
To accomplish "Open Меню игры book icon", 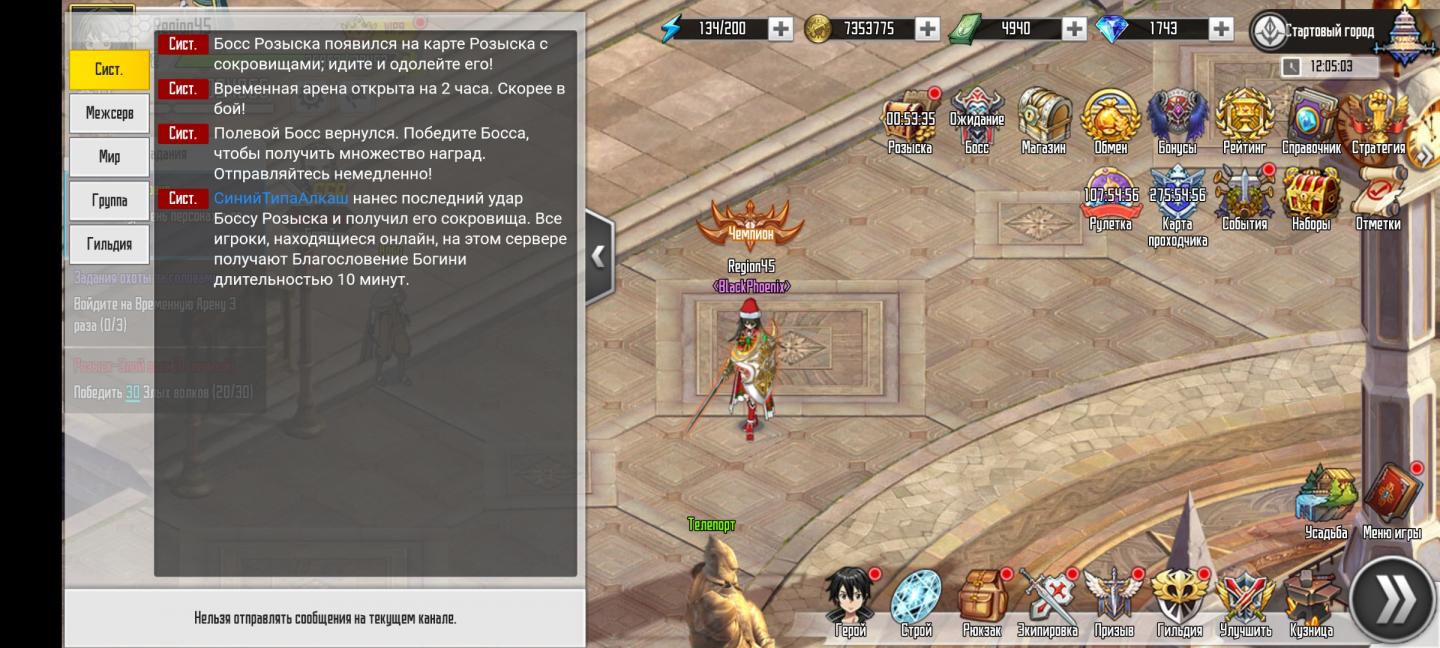I will [1392, 500].
